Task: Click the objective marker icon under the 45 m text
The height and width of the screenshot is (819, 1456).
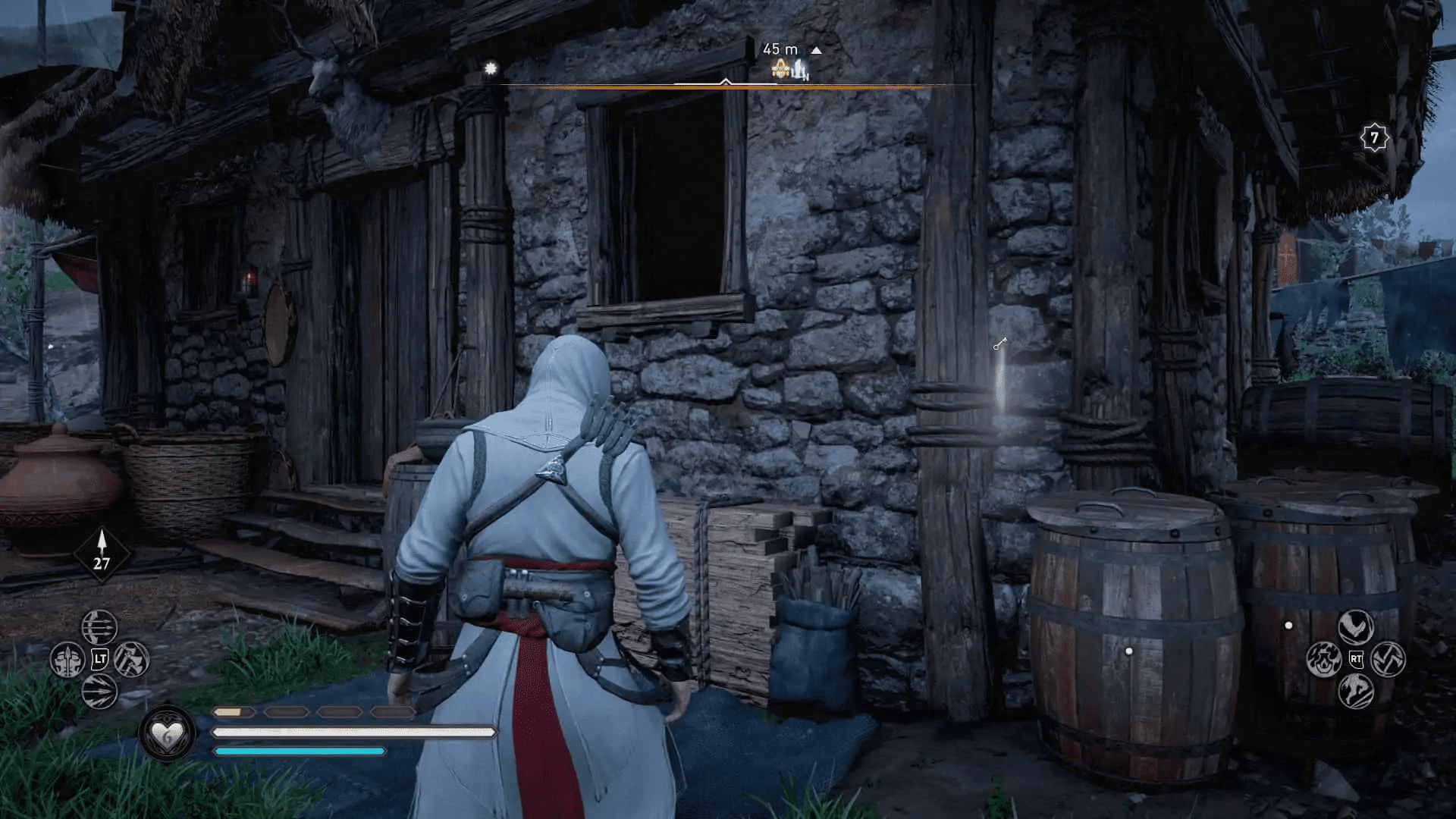Action: [780, 71]
